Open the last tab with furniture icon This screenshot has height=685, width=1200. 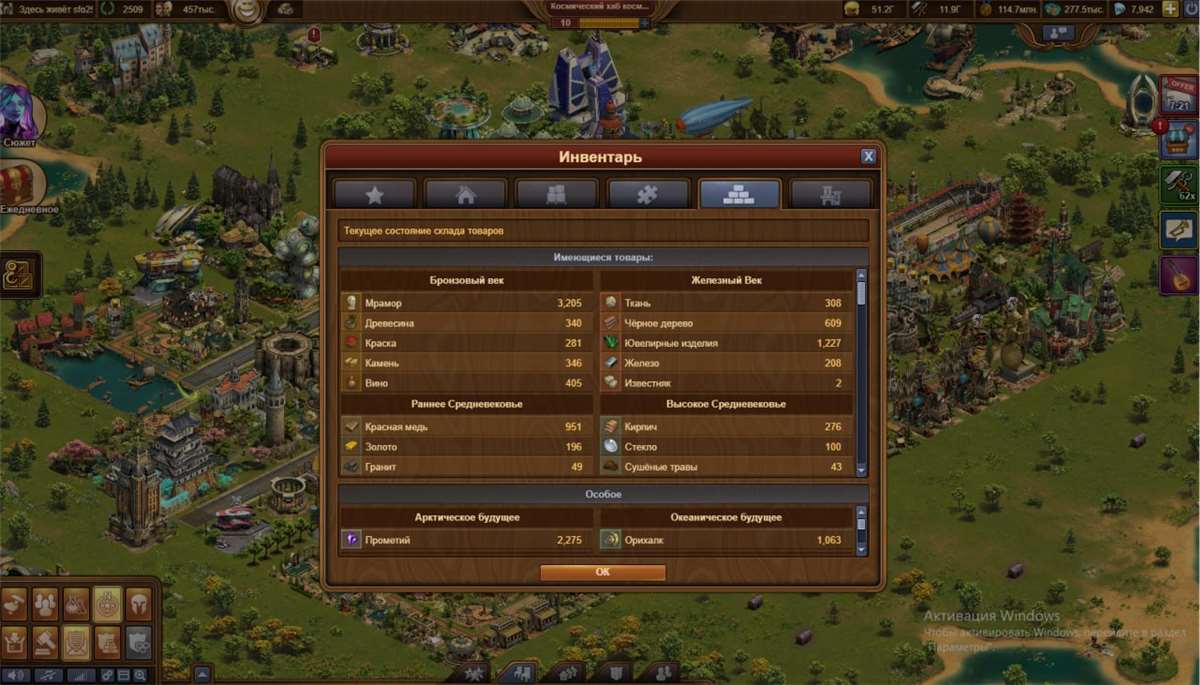coord(830,195)
